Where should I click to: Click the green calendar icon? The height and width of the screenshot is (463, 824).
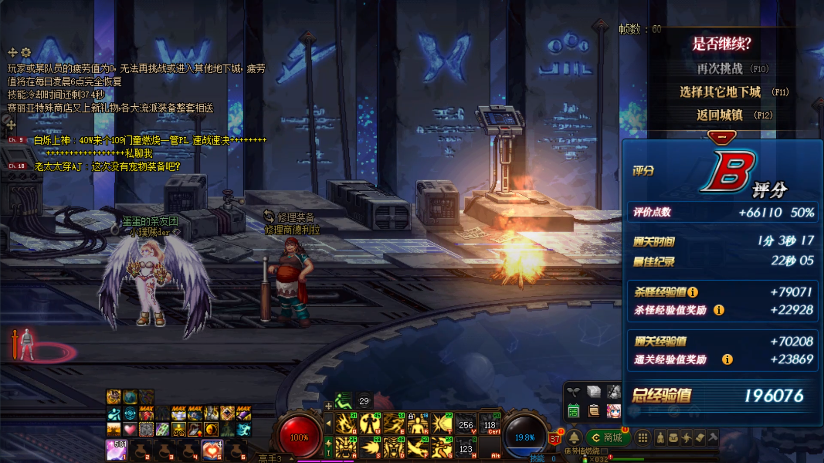[574, 410]
